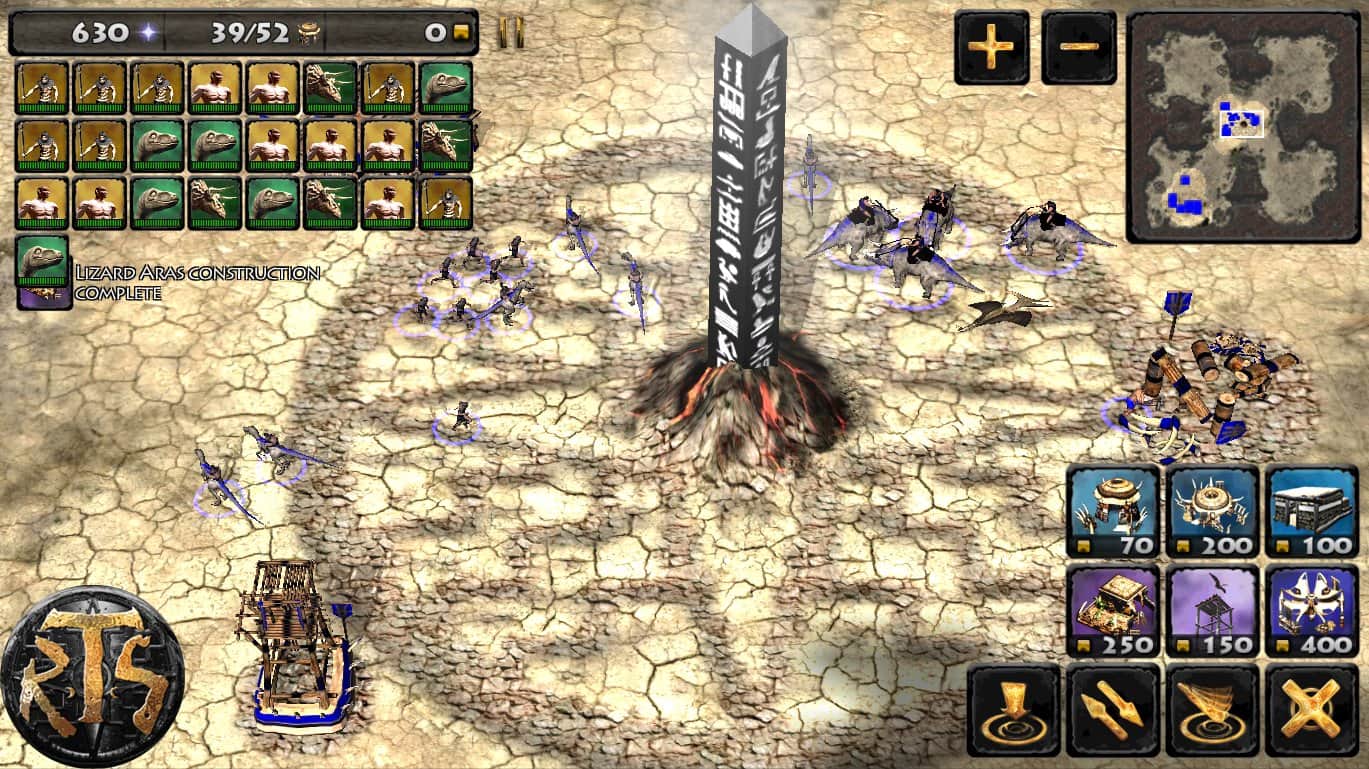The width and height of the screenshot is (1369, 769).
Task: Build the hut costing 70
Action: 1113,511
